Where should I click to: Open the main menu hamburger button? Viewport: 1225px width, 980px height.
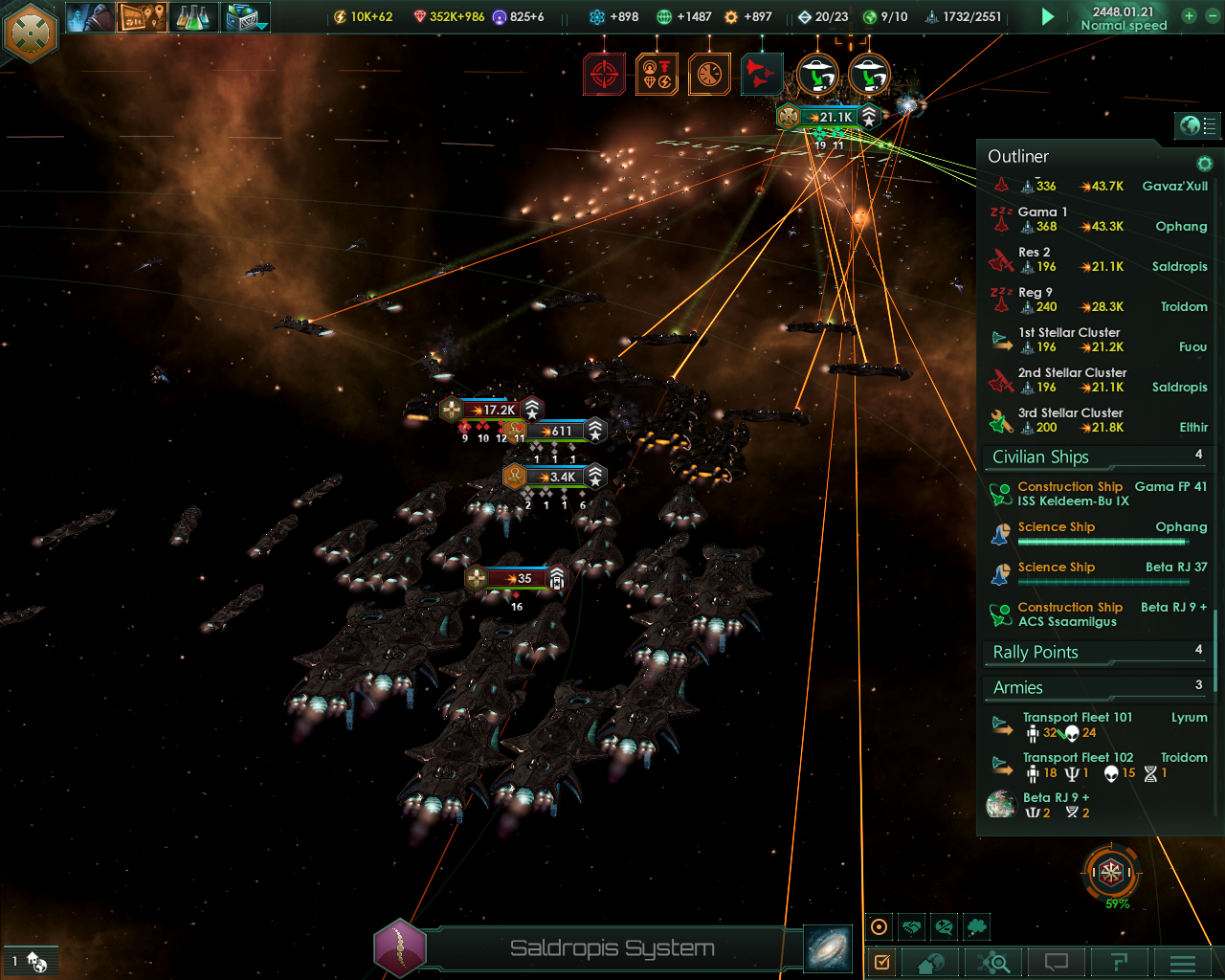tap(1183, 963)
